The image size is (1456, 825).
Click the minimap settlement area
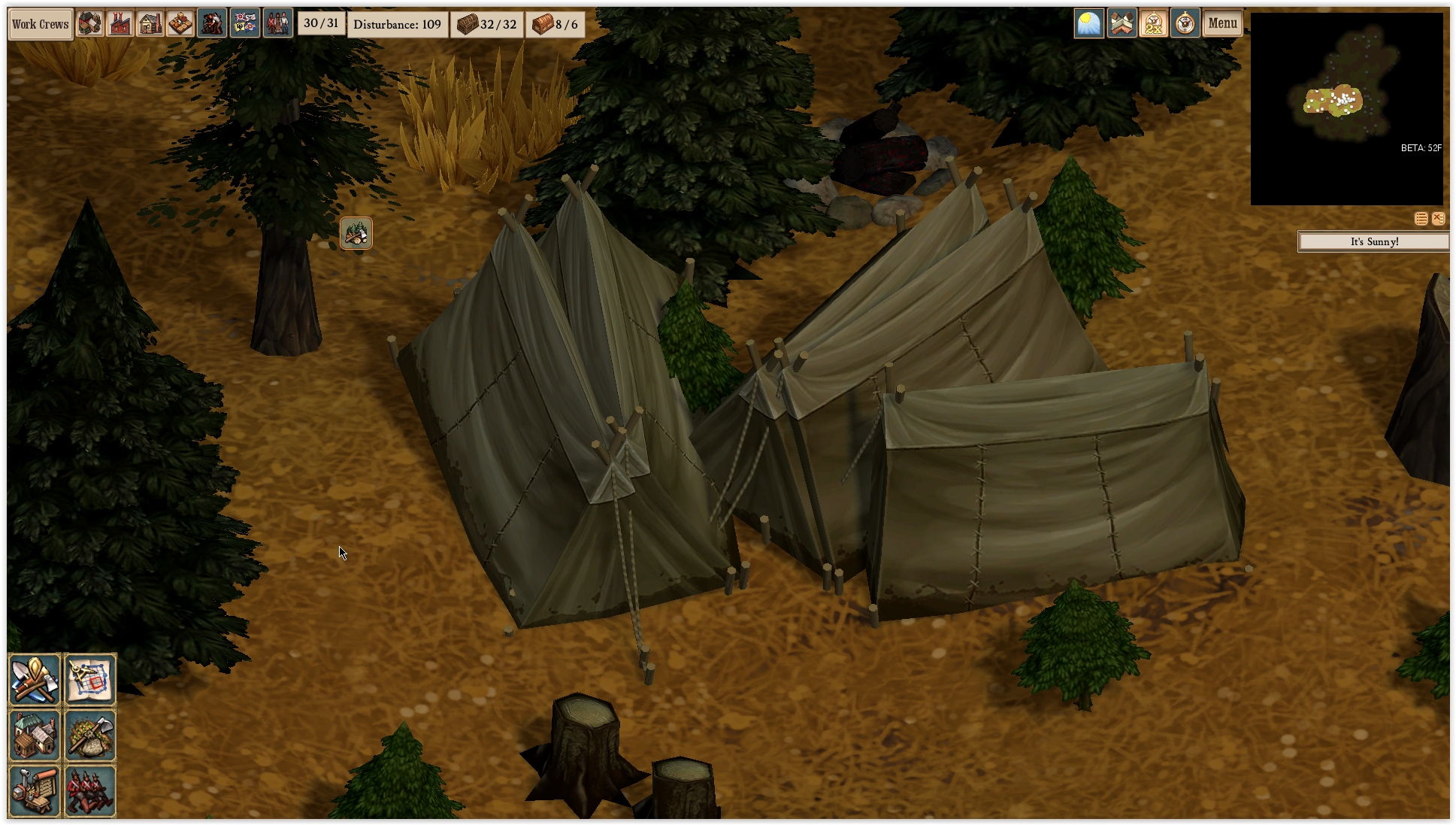(x=1336, y=102)
